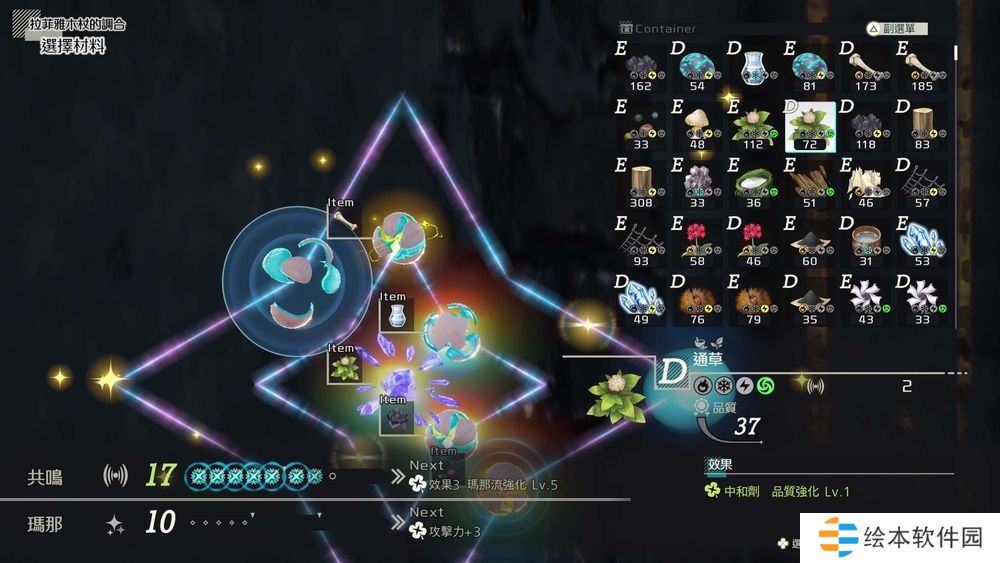This screenshot has width=1000, height=563.
Task: Pick the D-rank spiky chestnut stack of 76
Action: tap(697, 298)
